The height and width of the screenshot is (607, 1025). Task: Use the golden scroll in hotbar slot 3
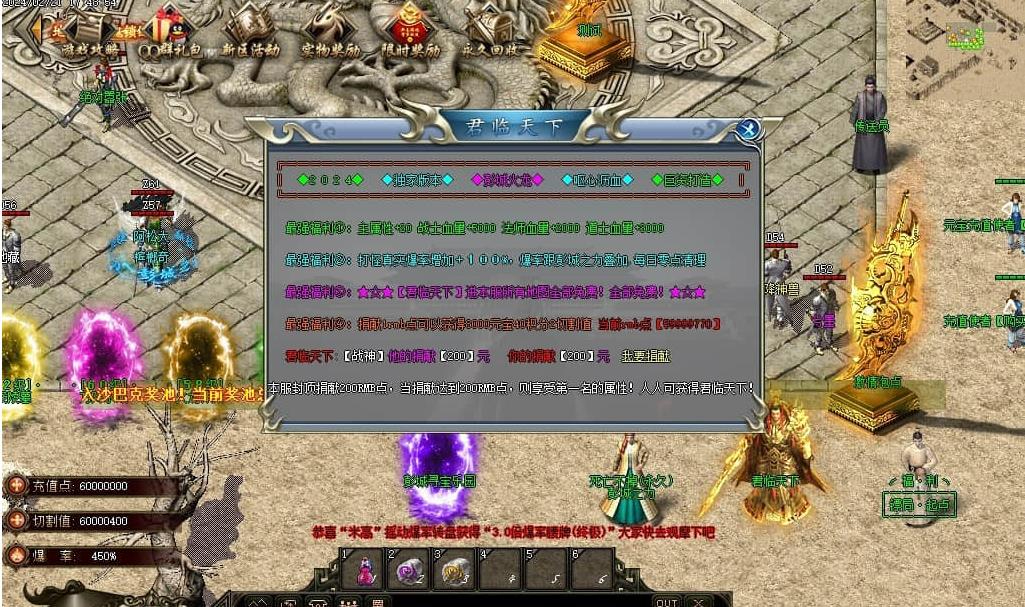[455, 571]
